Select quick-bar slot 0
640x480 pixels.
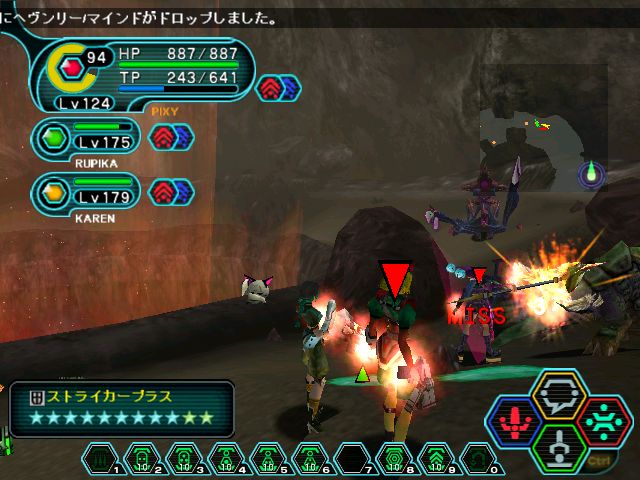click(x=478, y=459)
